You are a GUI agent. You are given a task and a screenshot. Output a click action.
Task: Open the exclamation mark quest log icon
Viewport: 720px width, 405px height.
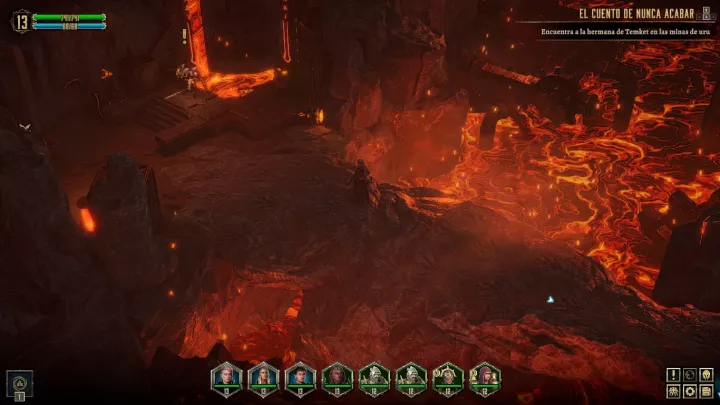point(674,374)
